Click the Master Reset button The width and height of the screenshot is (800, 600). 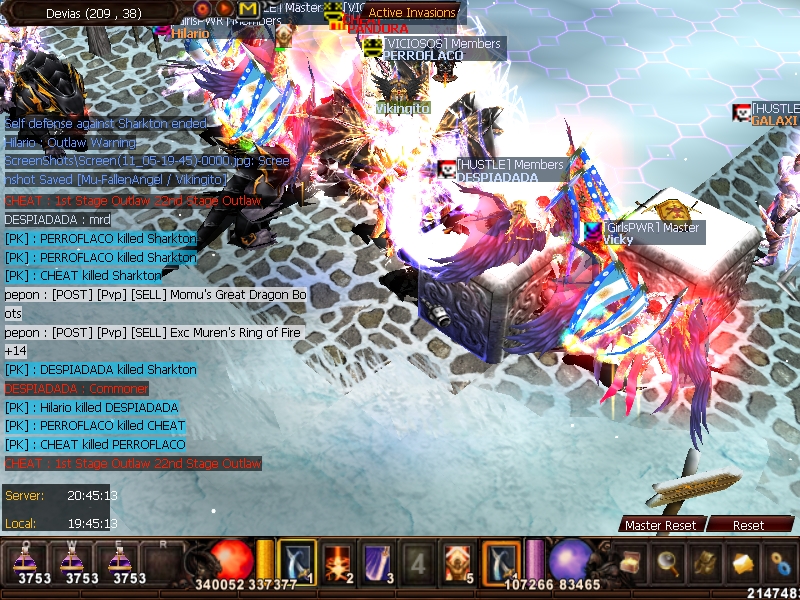click(660, 525)
